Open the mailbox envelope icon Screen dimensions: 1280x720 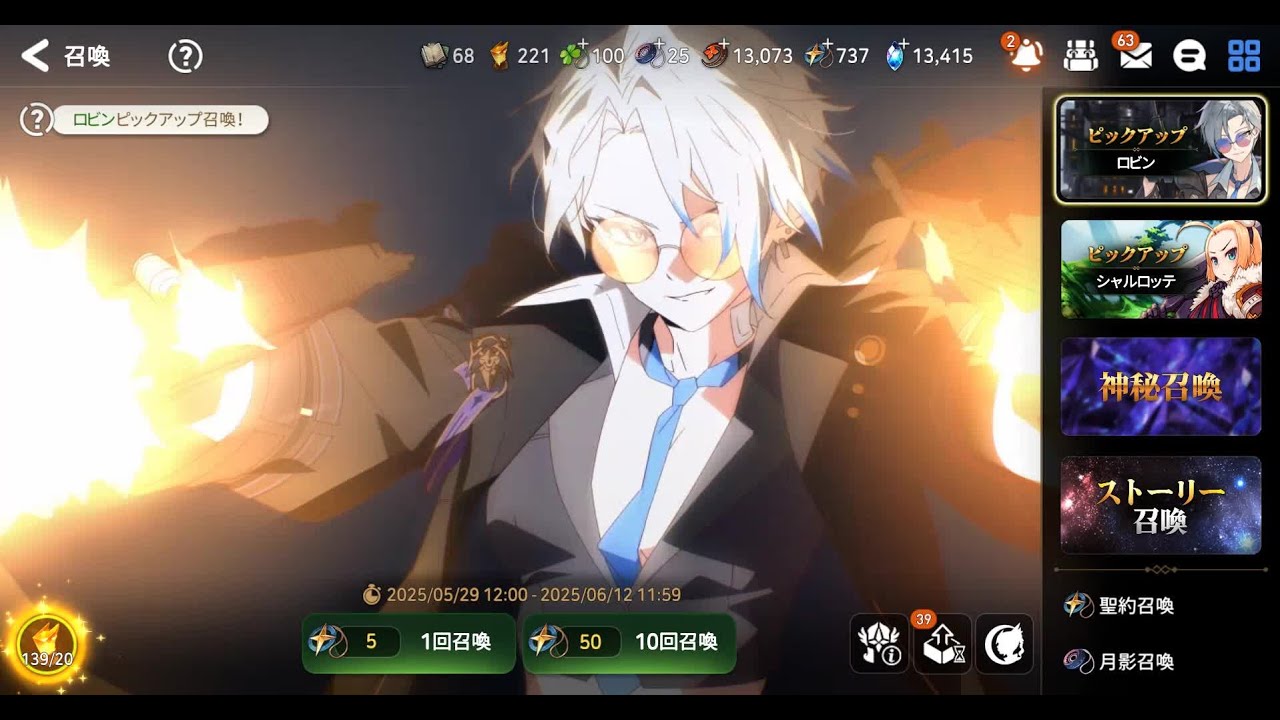(1135, 56)
